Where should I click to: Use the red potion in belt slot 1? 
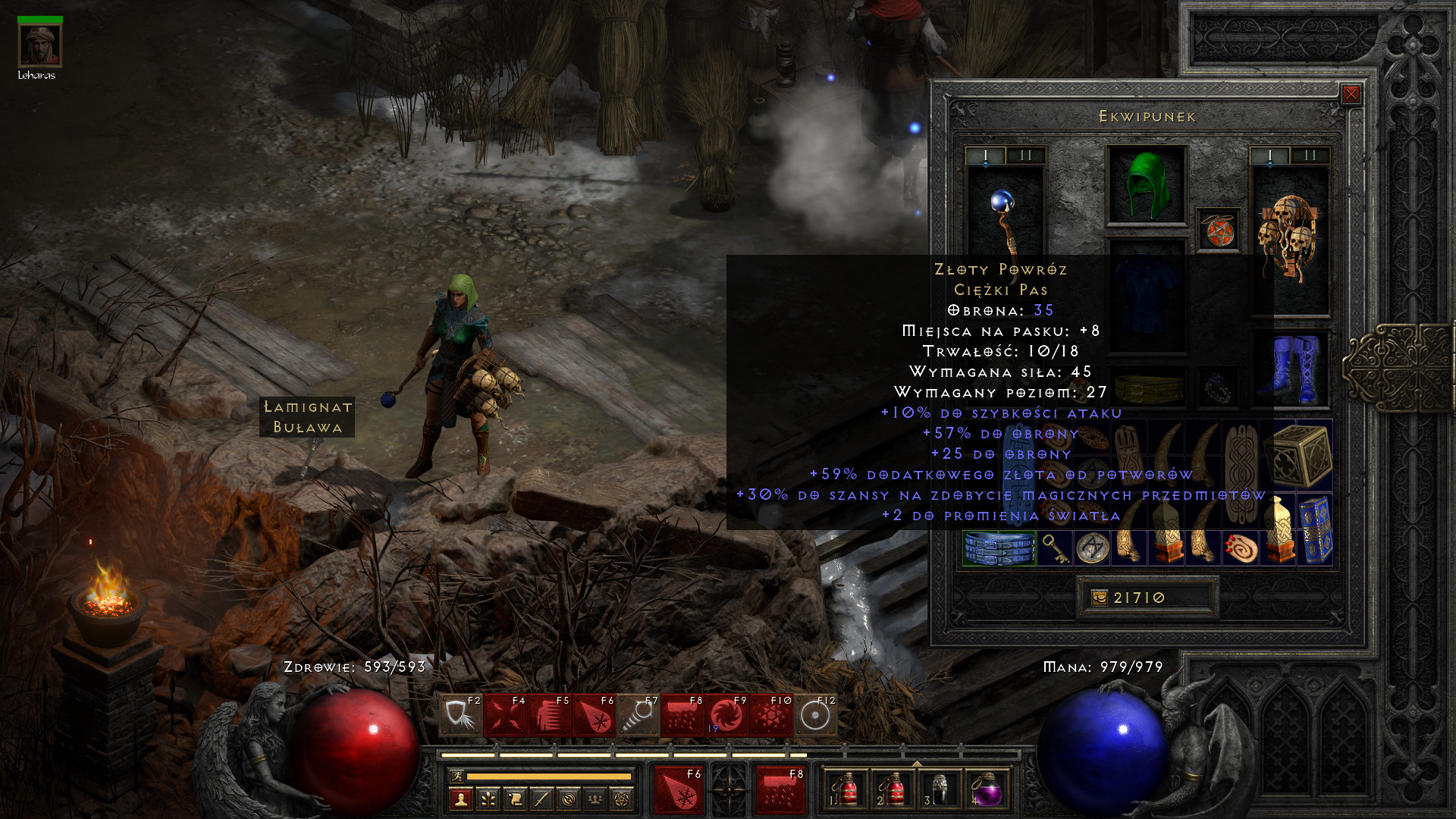(x=846, y=790)
